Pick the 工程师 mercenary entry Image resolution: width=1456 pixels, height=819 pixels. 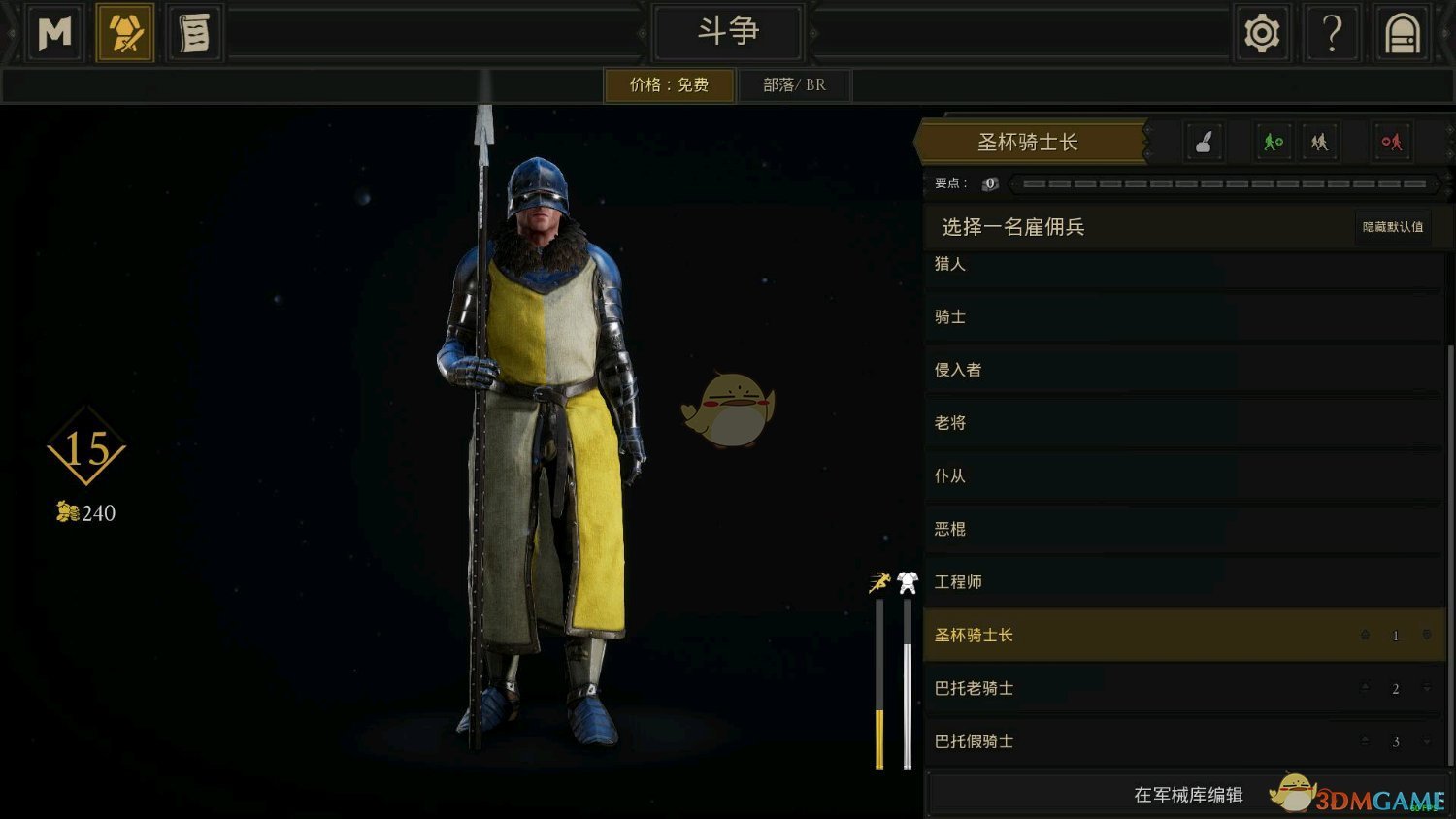tap(1182, 582)
